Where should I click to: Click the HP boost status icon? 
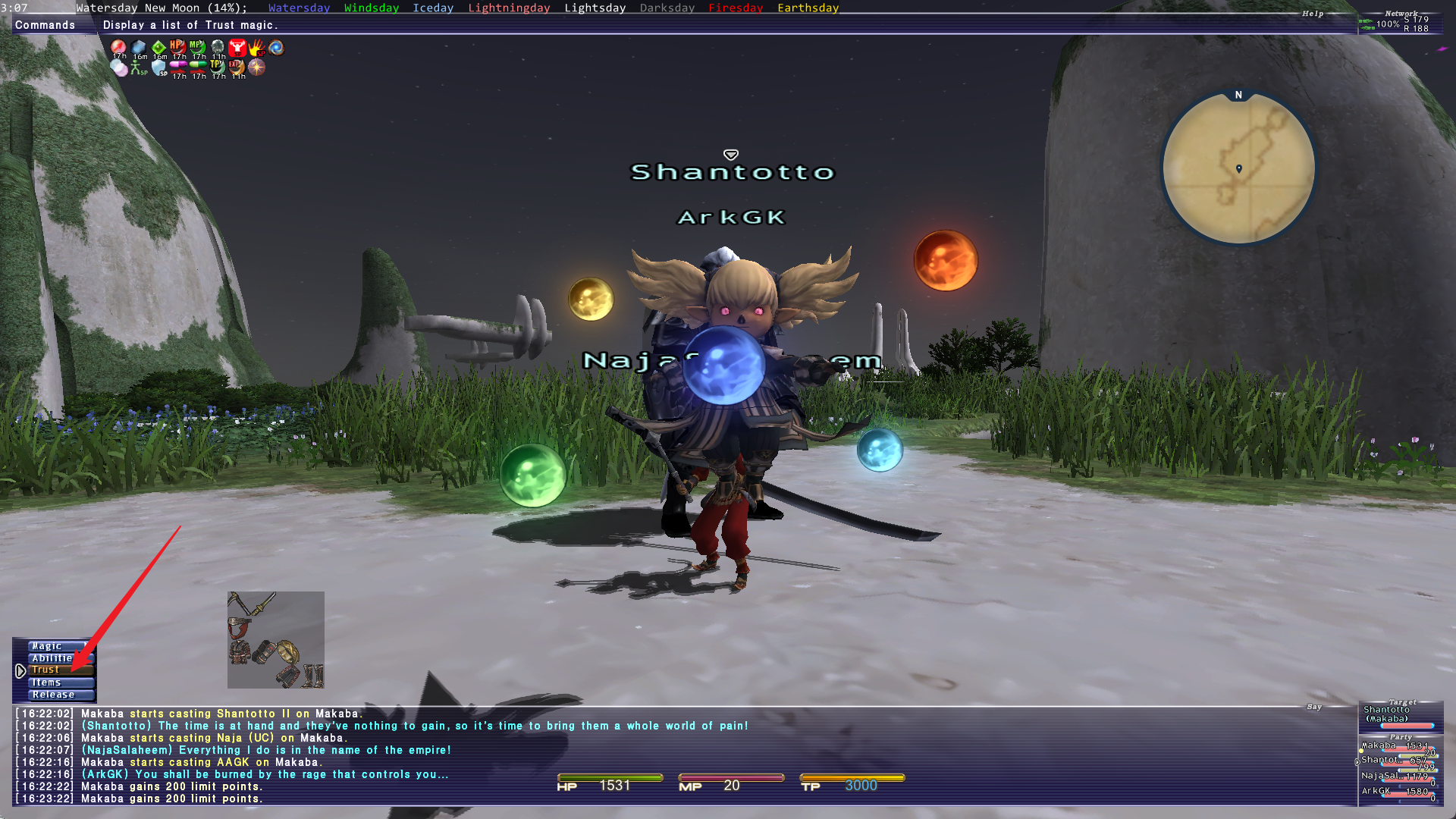[x=178, y=48]
